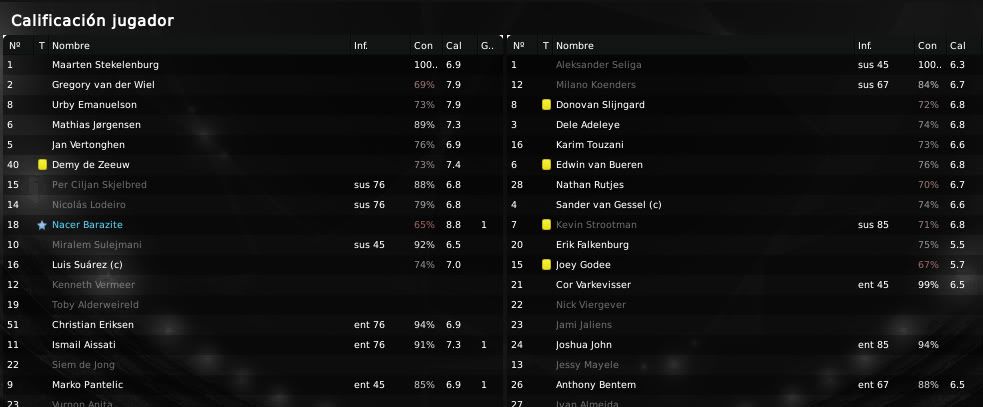This screenshot has height=407, width=983.
Task: Open Gregory van der Wiel's row
Action: [103, 85]
